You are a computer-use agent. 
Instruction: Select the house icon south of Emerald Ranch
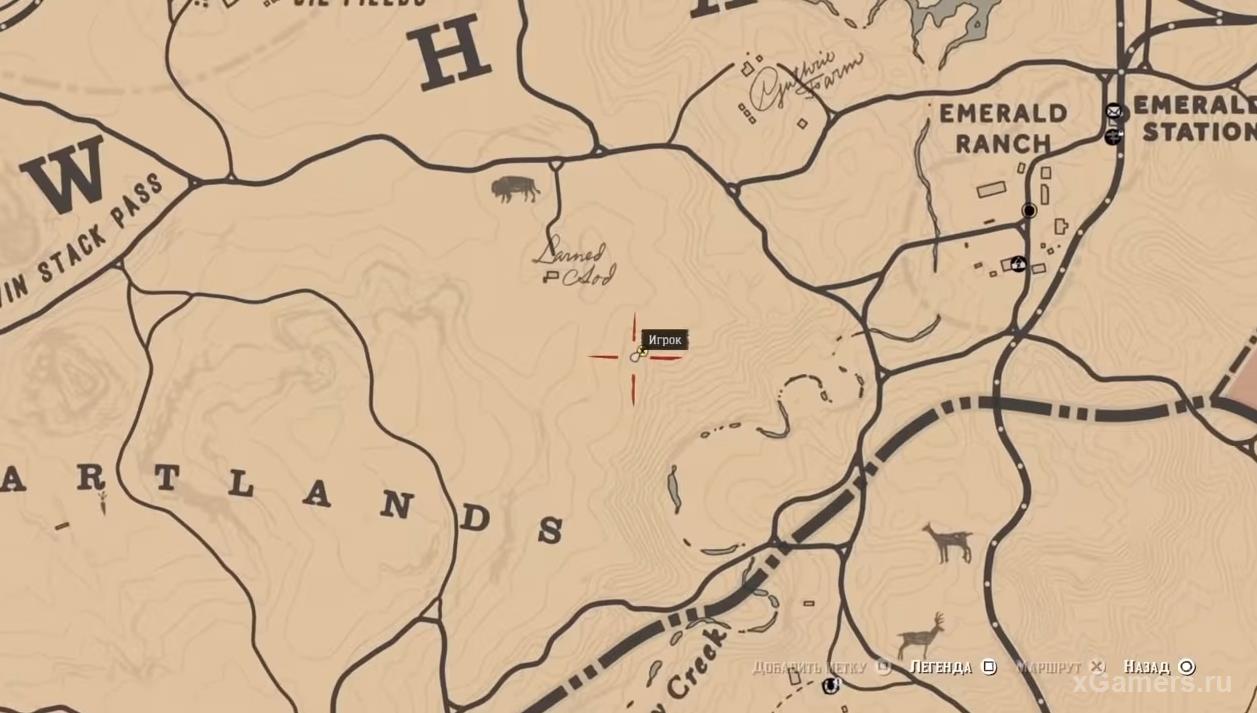point(1018,264)
